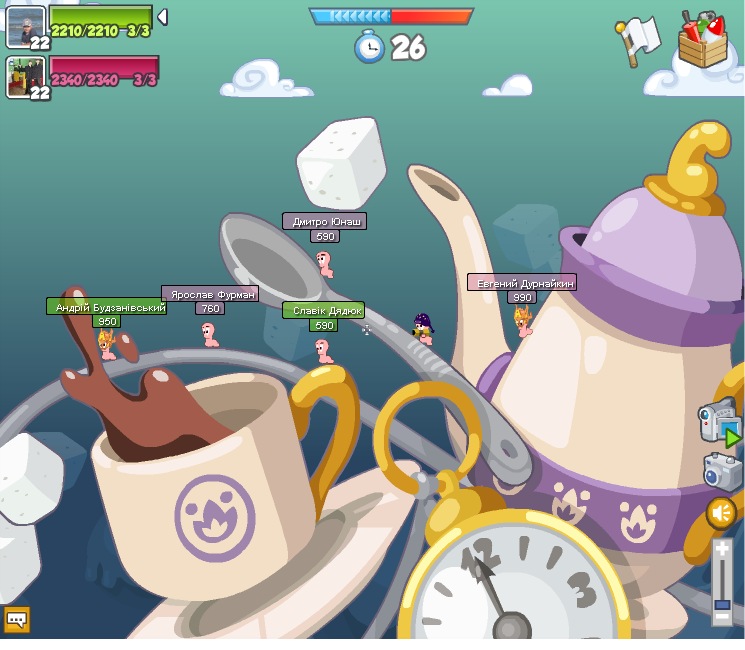745x650 pixels.
Task: Collapse team panel with the white arrow
Action: [x=162, y=17]
